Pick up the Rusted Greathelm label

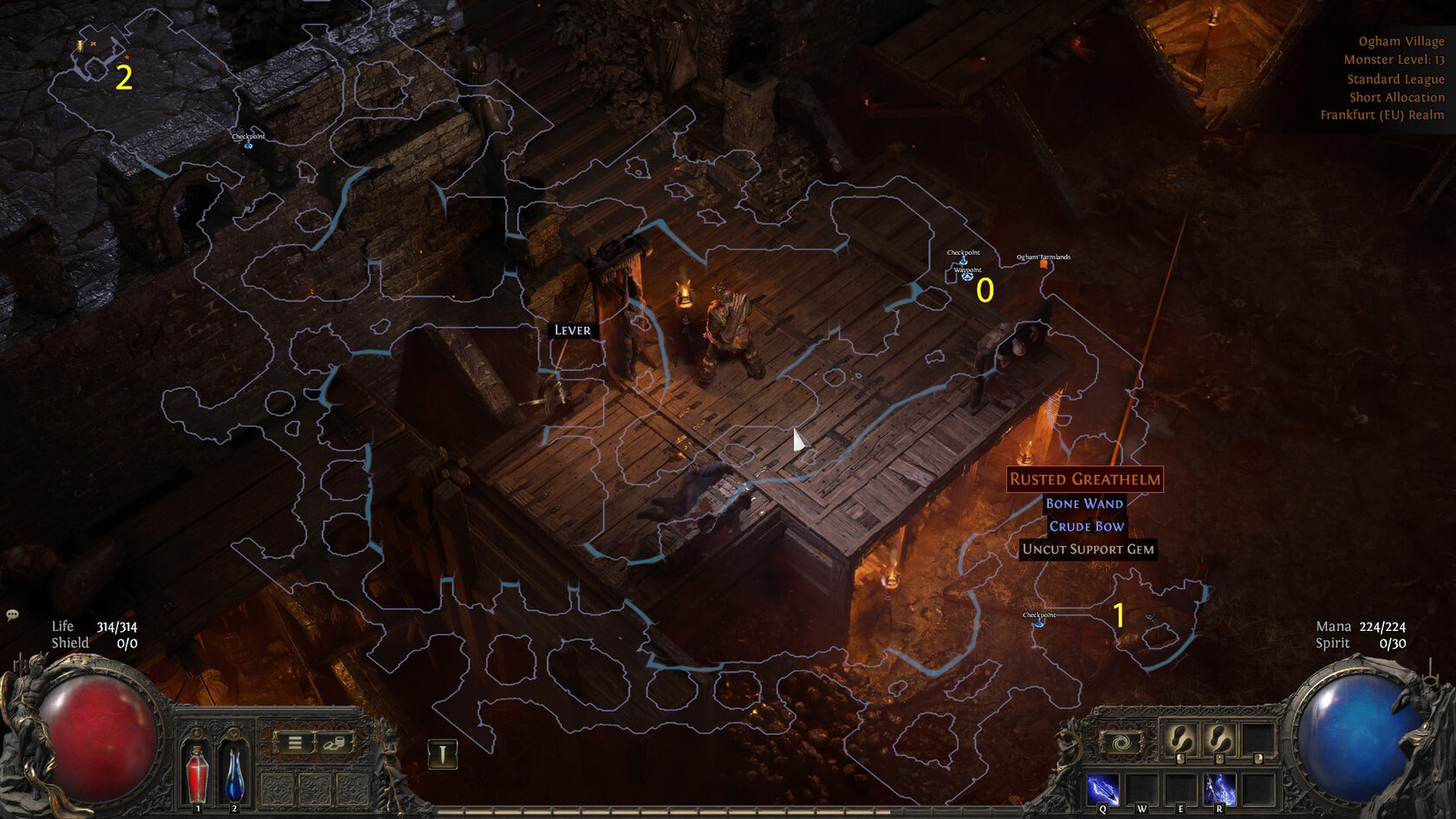click(1084, 479)
